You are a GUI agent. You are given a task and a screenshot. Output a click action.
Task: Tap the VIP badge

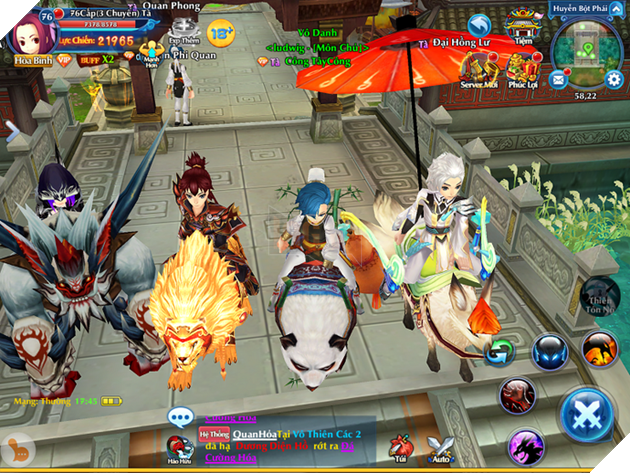pos(63,59)
